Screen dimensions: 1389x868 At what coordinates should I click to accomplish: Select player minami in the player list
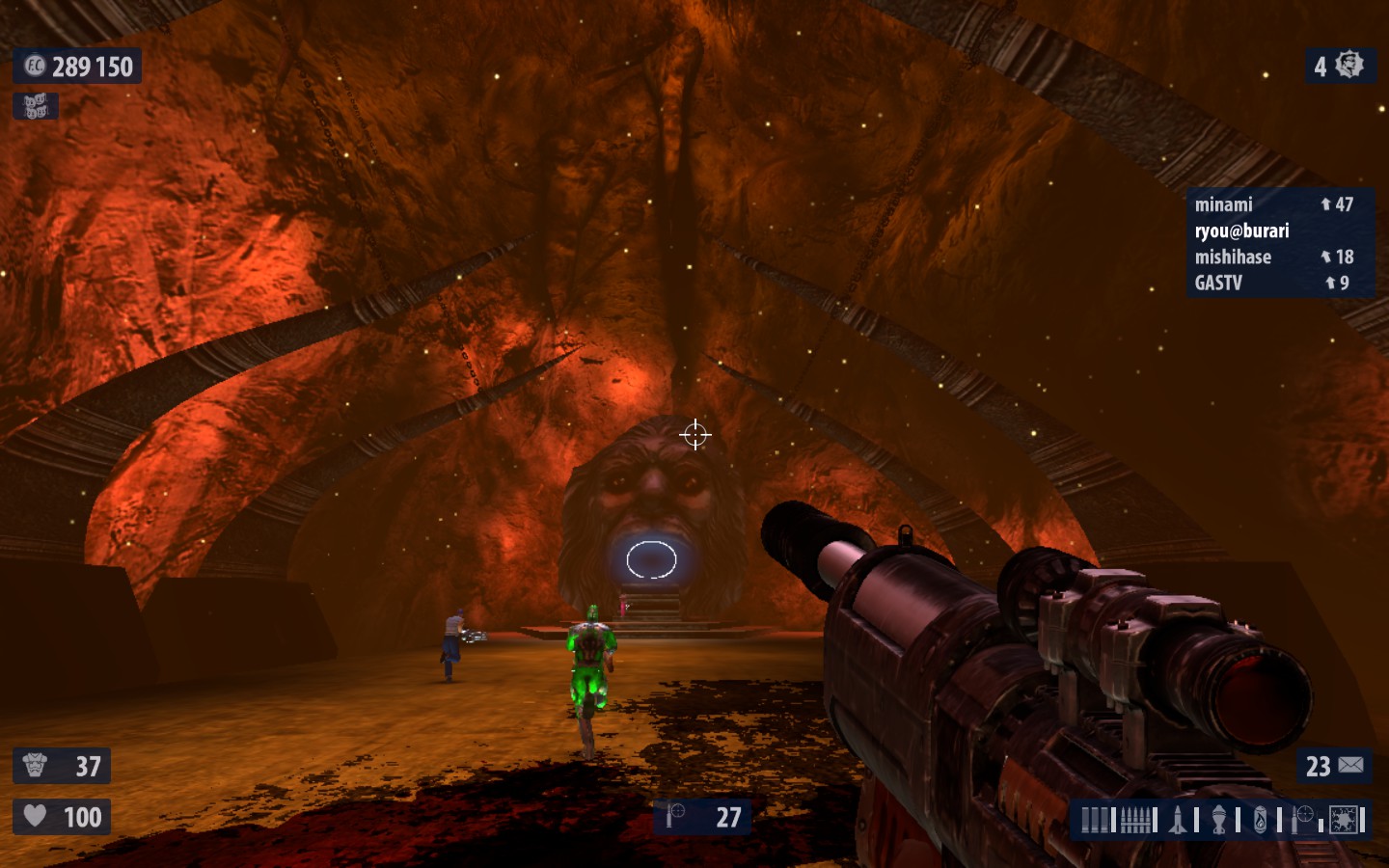click(x=1224, y=204)
